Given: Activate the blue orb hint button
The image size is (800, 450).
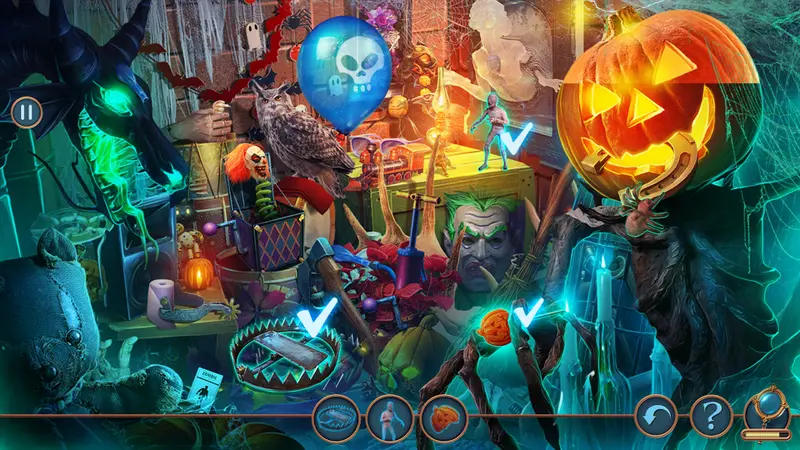Looking at the screenshot, I should point(768,411).
